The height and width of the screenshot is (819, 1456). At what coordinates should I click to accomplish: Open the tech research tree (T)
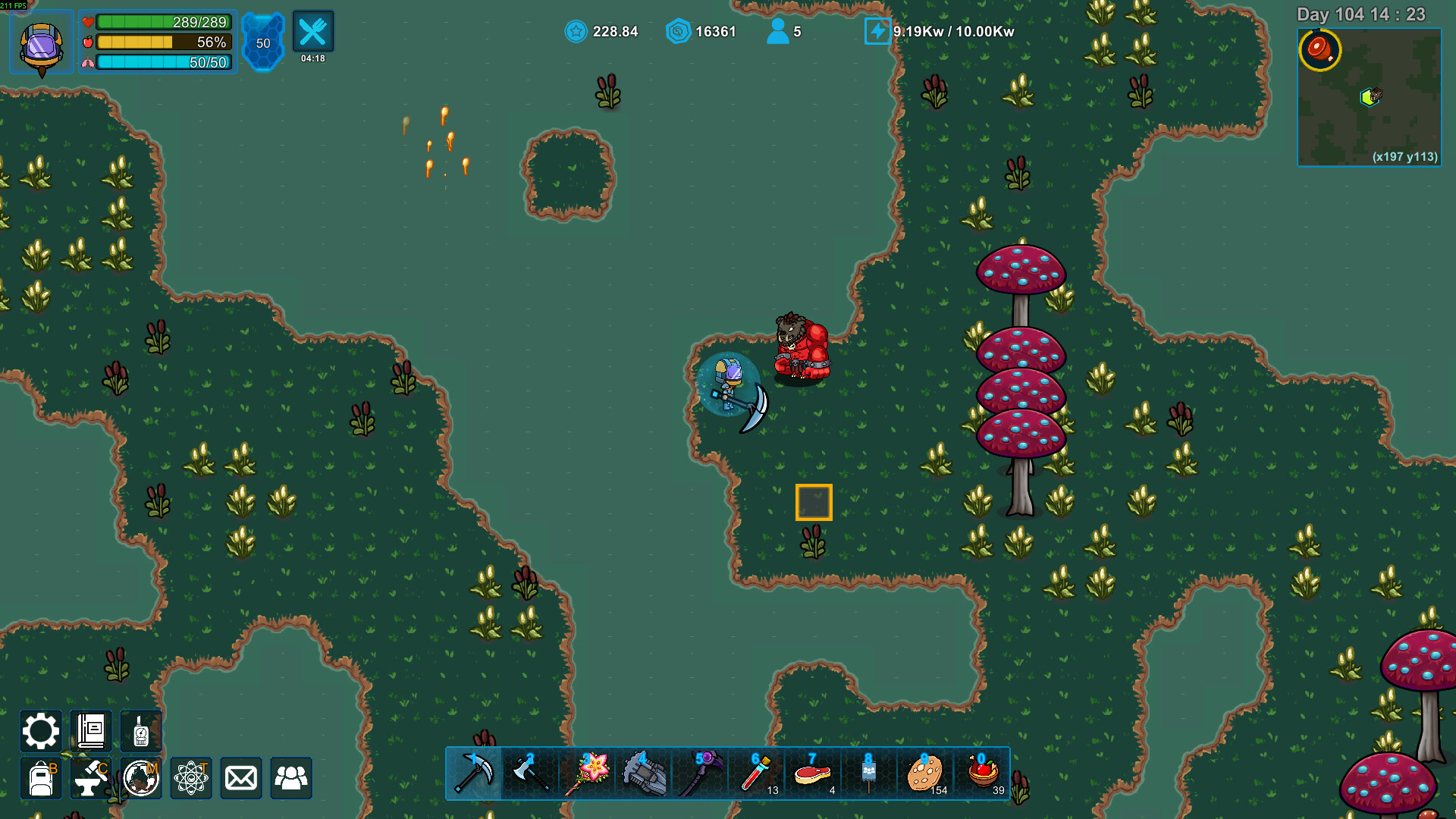click(190, 777)
